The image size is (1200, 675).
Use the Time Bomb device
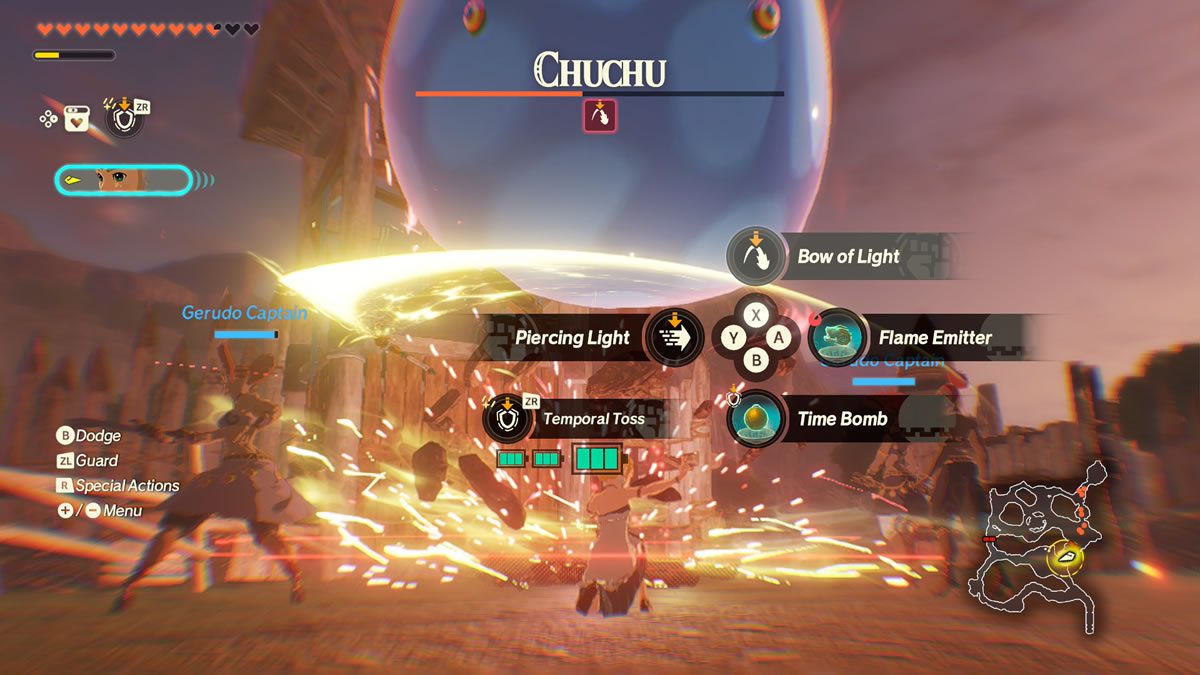pos(757,418)
